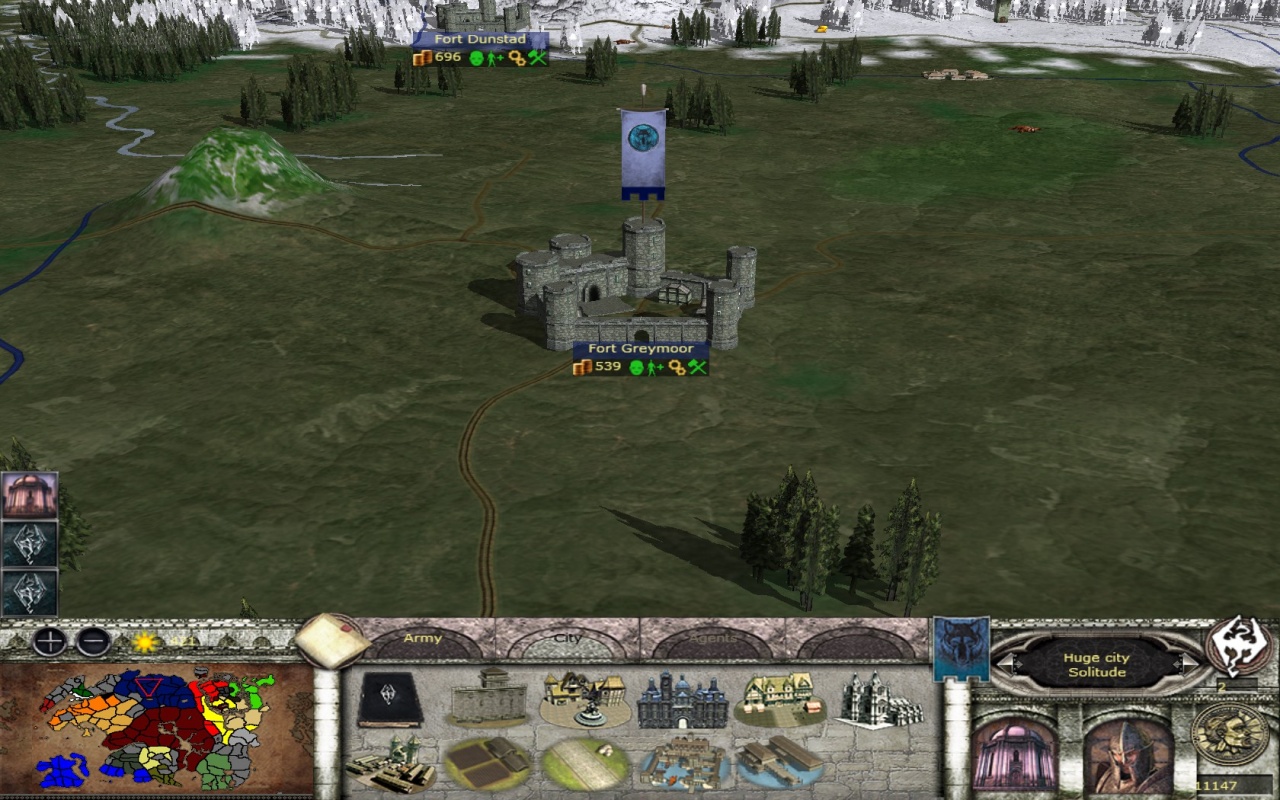Open construction via the pink domed building button
The width and height of the screenshot is (1280, 800).
[1014, 754]
